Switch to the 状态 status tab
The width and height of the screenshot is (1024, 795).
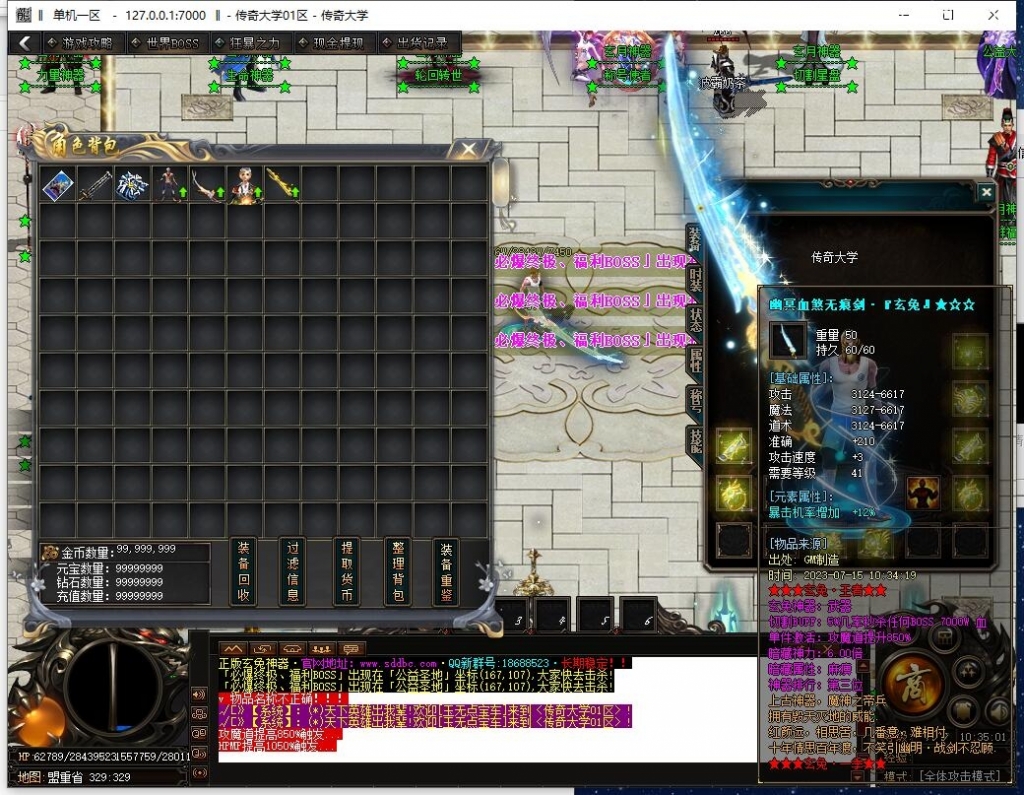coord(694,318)
